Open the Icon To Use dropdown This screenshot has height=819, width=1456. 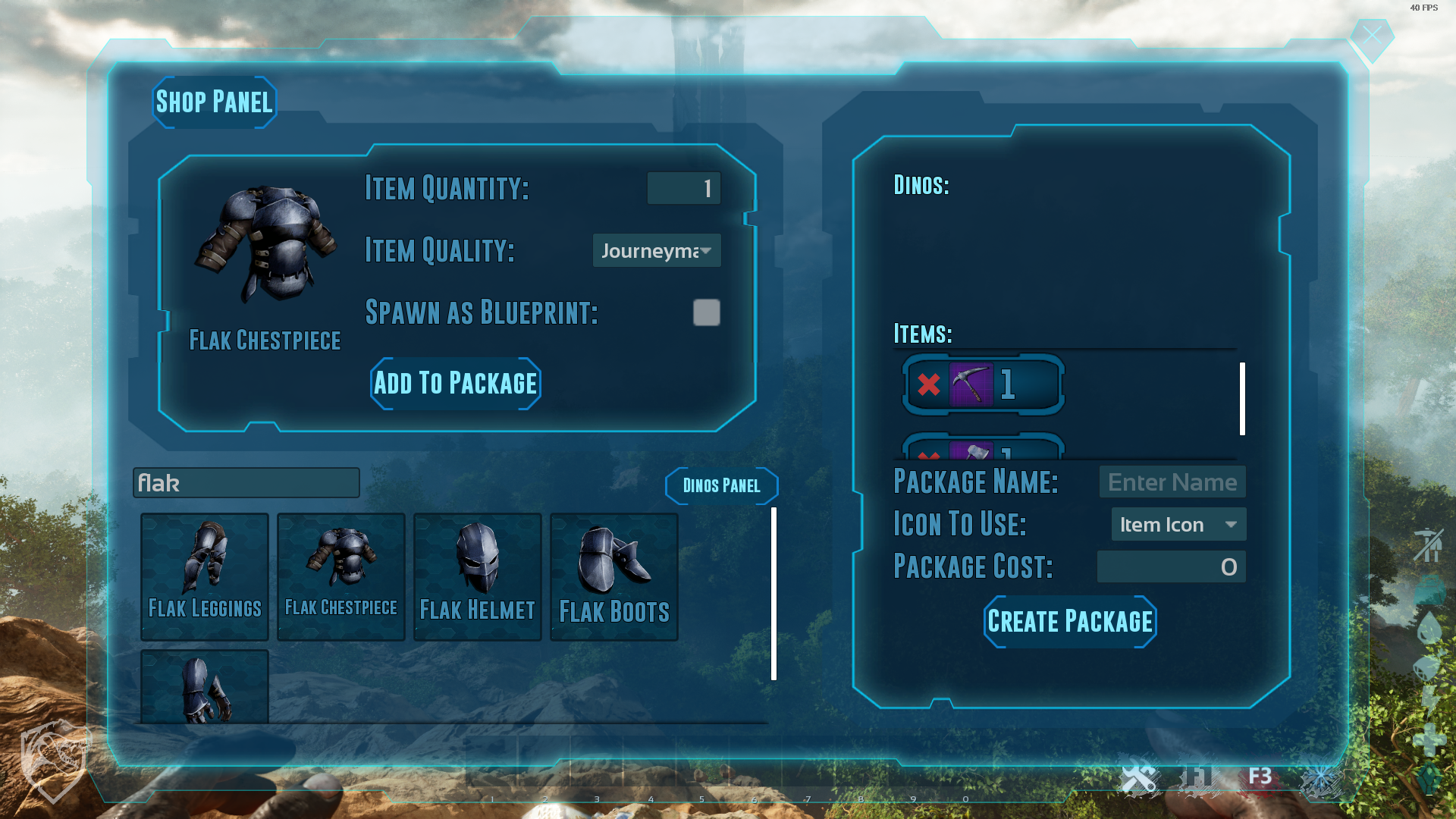coord(1178,525)
